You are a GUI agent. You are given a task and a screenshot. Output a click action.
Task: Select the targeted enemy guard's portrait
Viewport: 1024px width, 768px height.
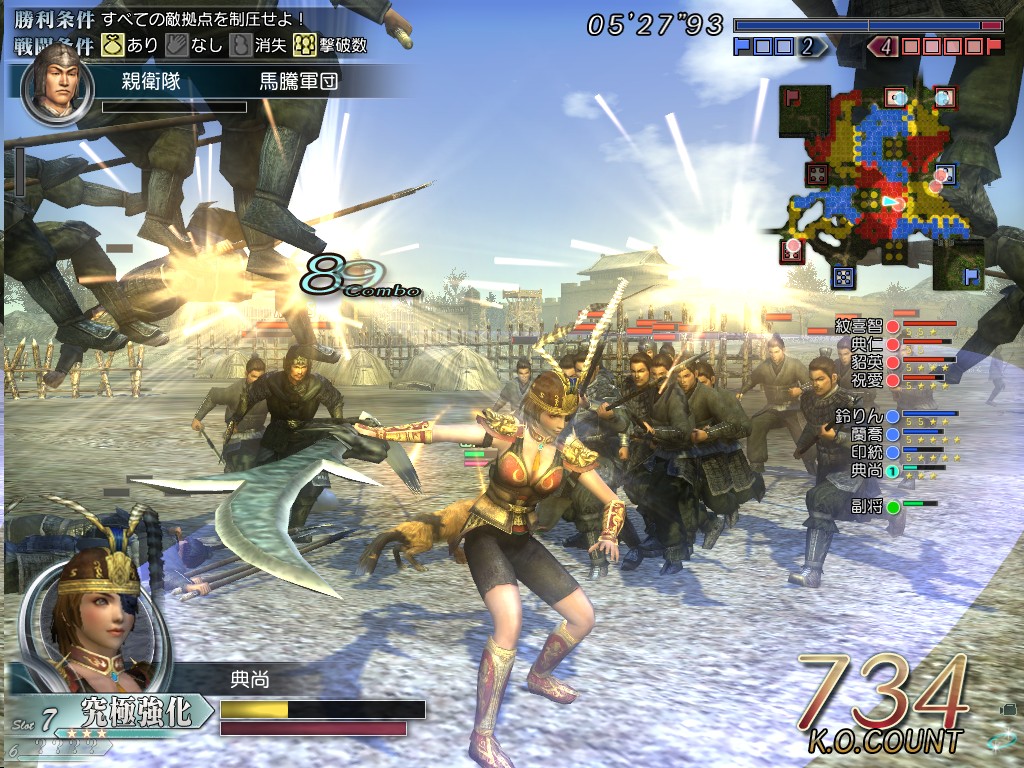57,83
